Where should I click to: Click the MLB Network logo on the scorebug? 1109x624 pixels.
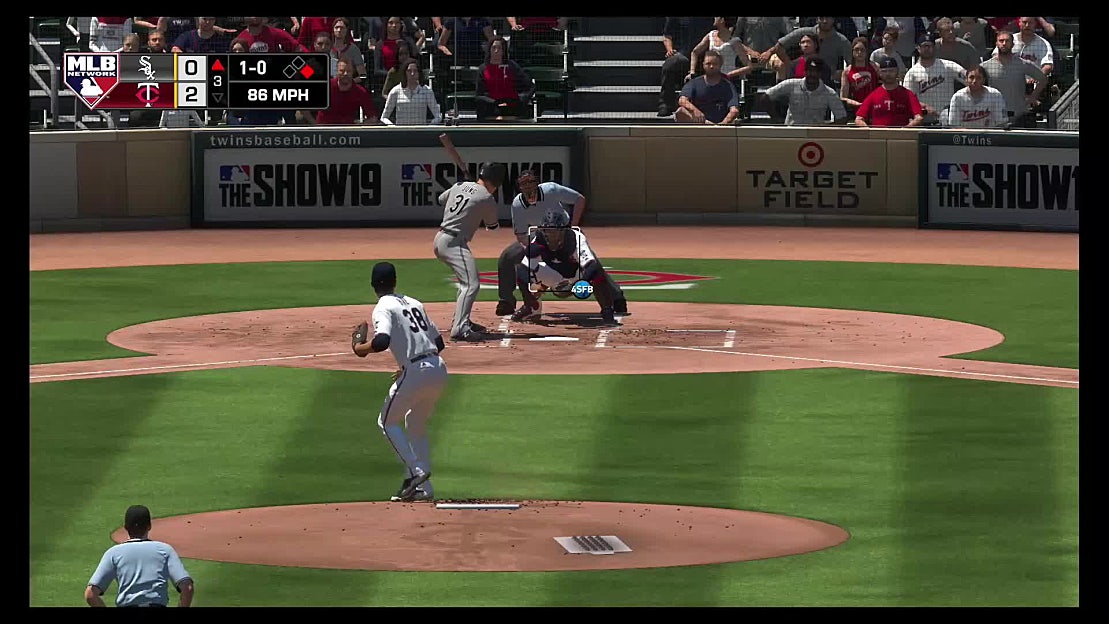click(x=91, y=81)
